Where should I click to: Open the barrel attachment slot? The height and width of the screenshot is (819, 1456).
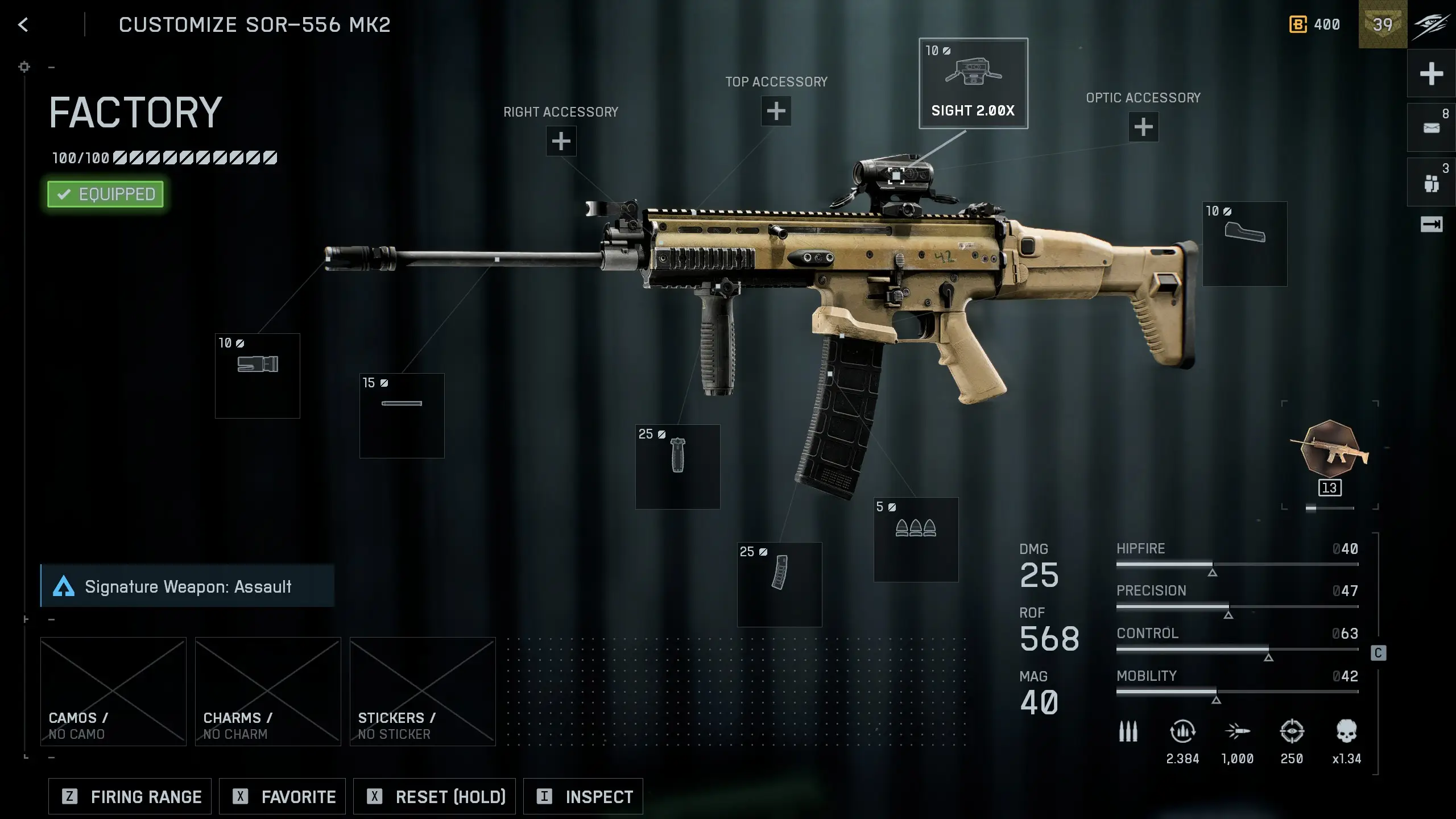coord(402,416)
